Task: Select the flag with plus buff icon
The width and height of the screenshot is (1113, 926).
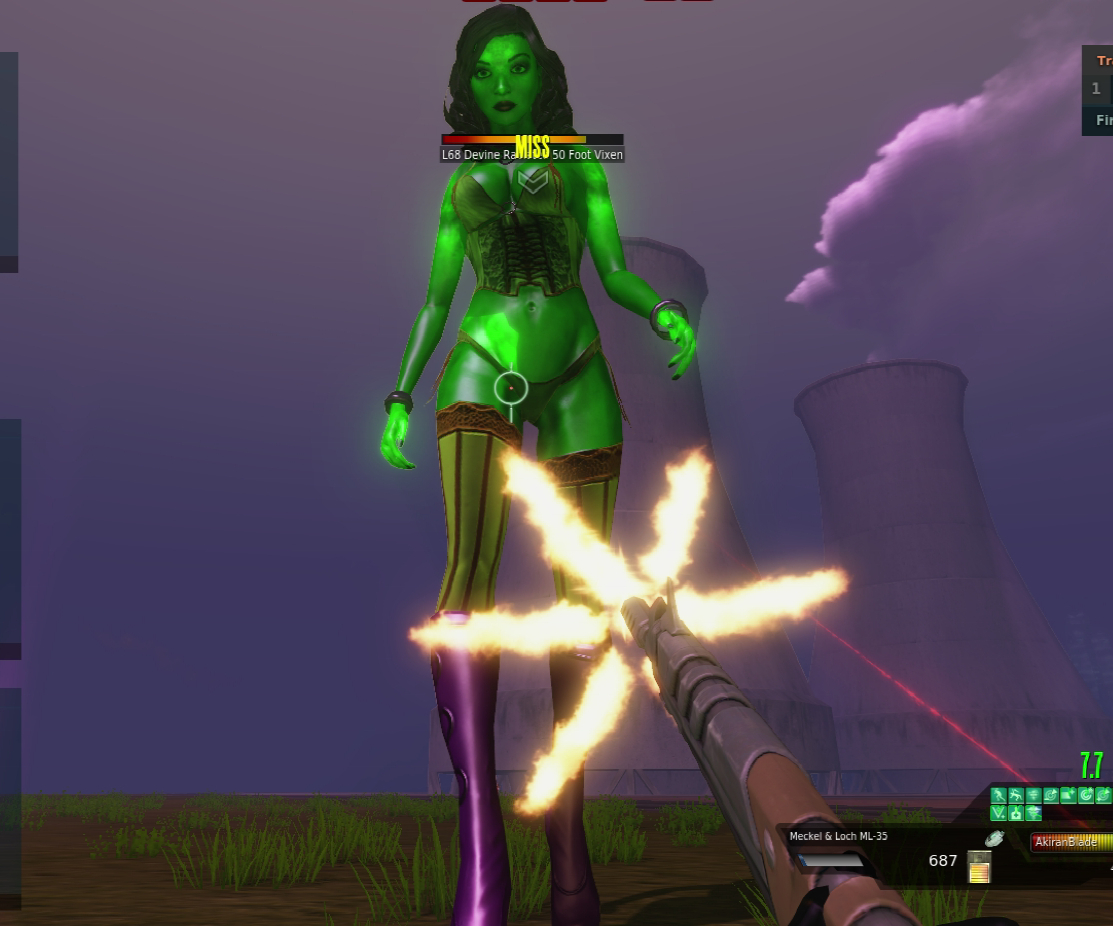Action: tap(1068, 795)
